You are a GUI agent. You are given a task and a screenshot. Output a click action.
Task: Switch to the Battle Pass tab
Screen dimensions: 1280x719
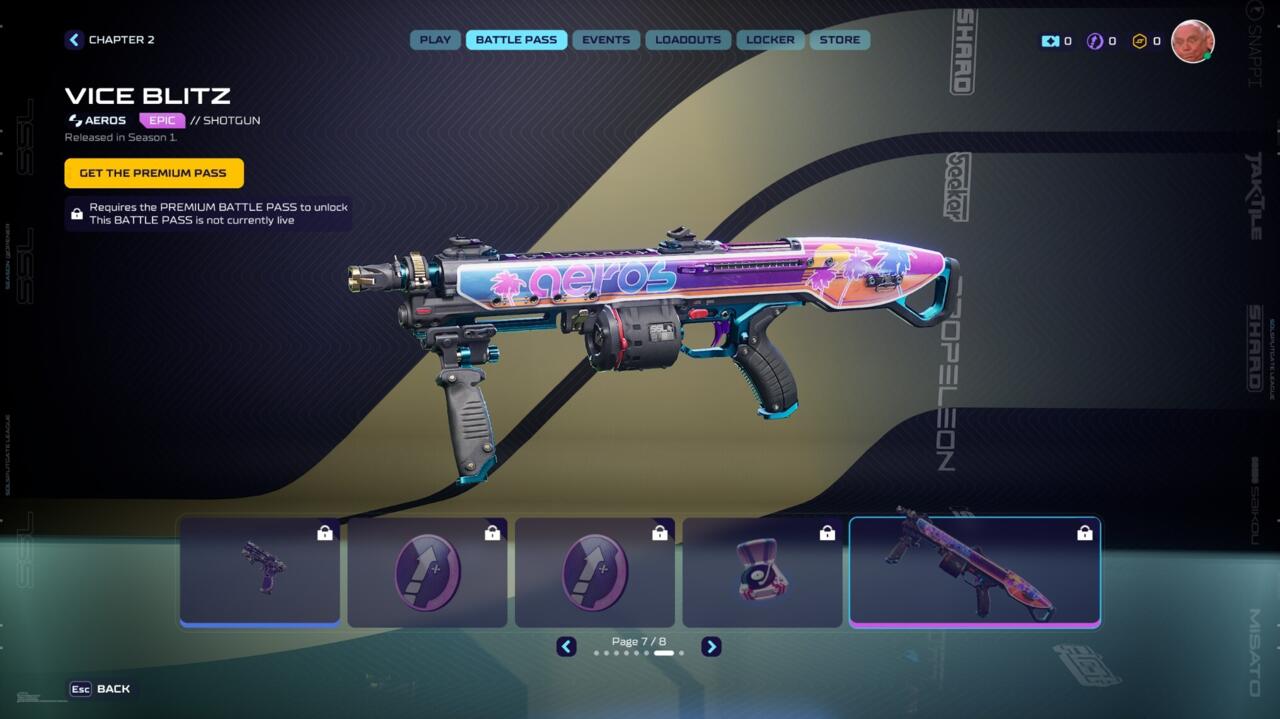coord(516,40)
